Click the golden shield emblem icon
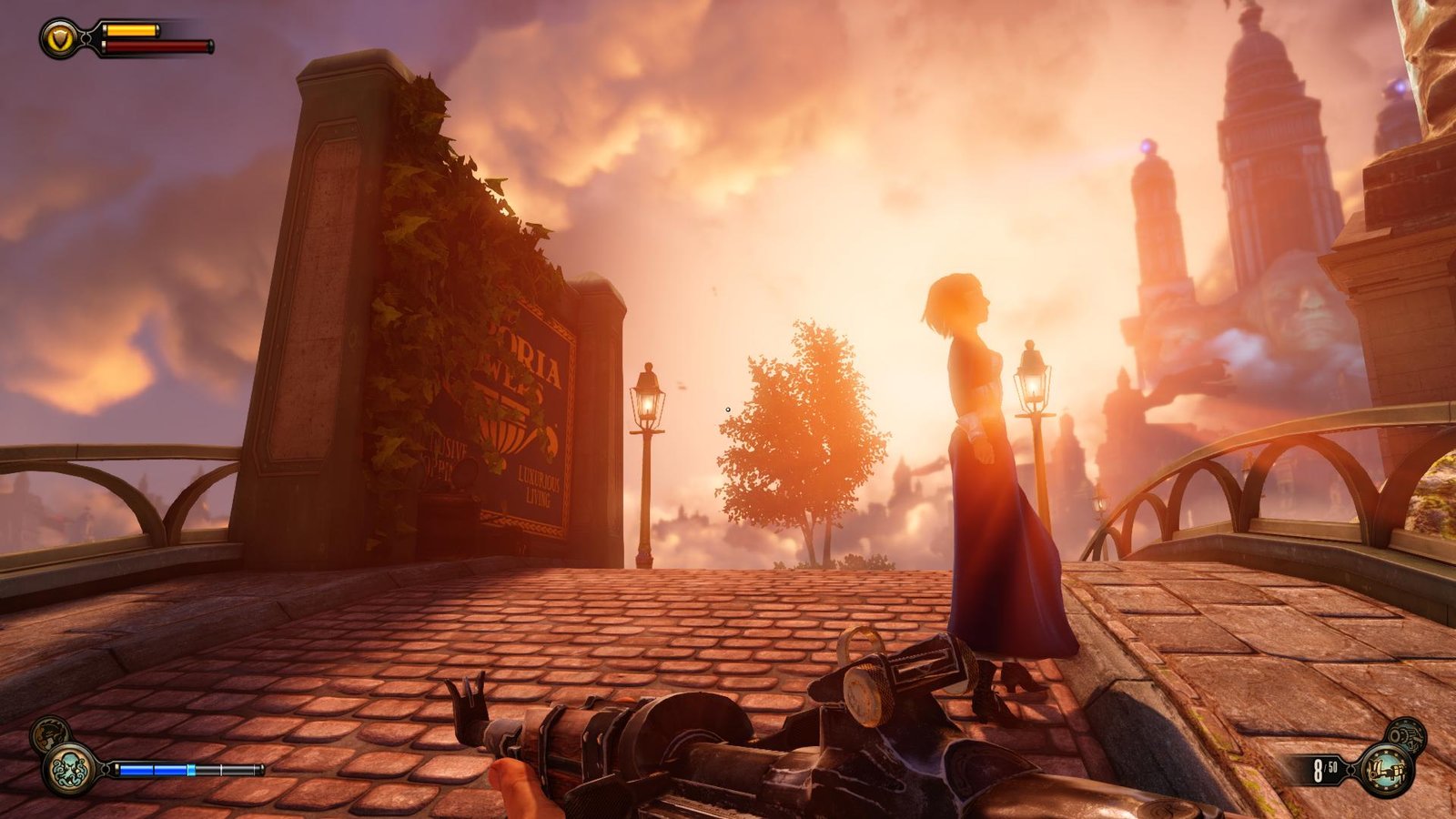The image size is (1456, 819). 59,38
